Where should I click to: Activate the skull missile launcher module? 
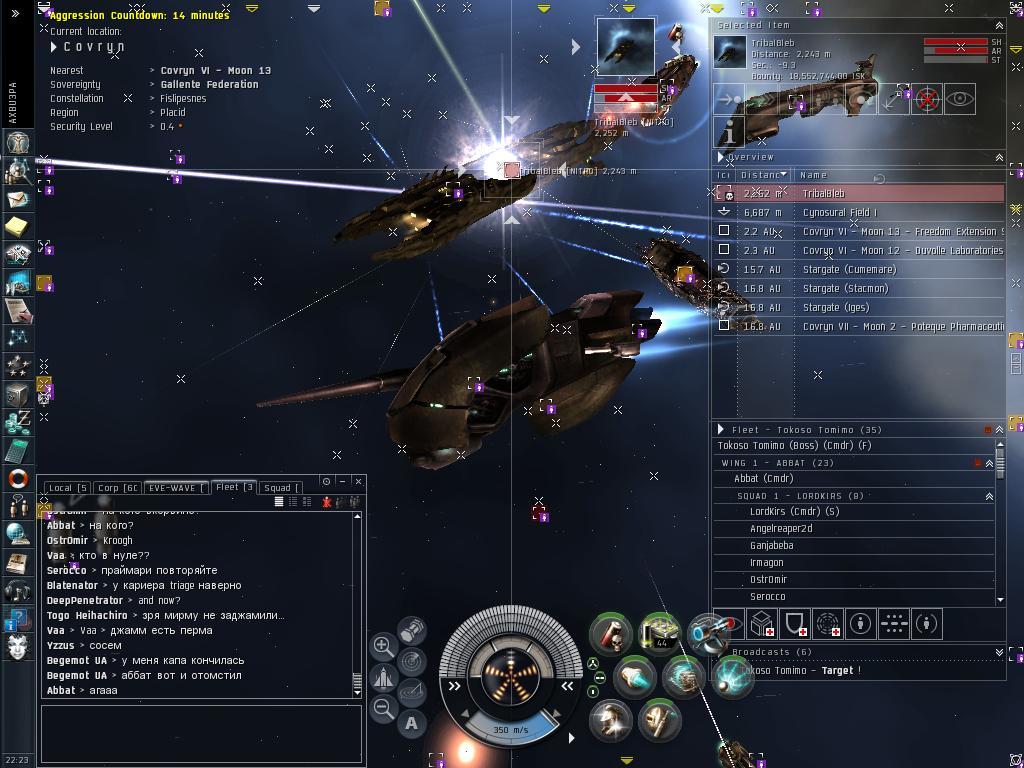click(x=609, y=634)
